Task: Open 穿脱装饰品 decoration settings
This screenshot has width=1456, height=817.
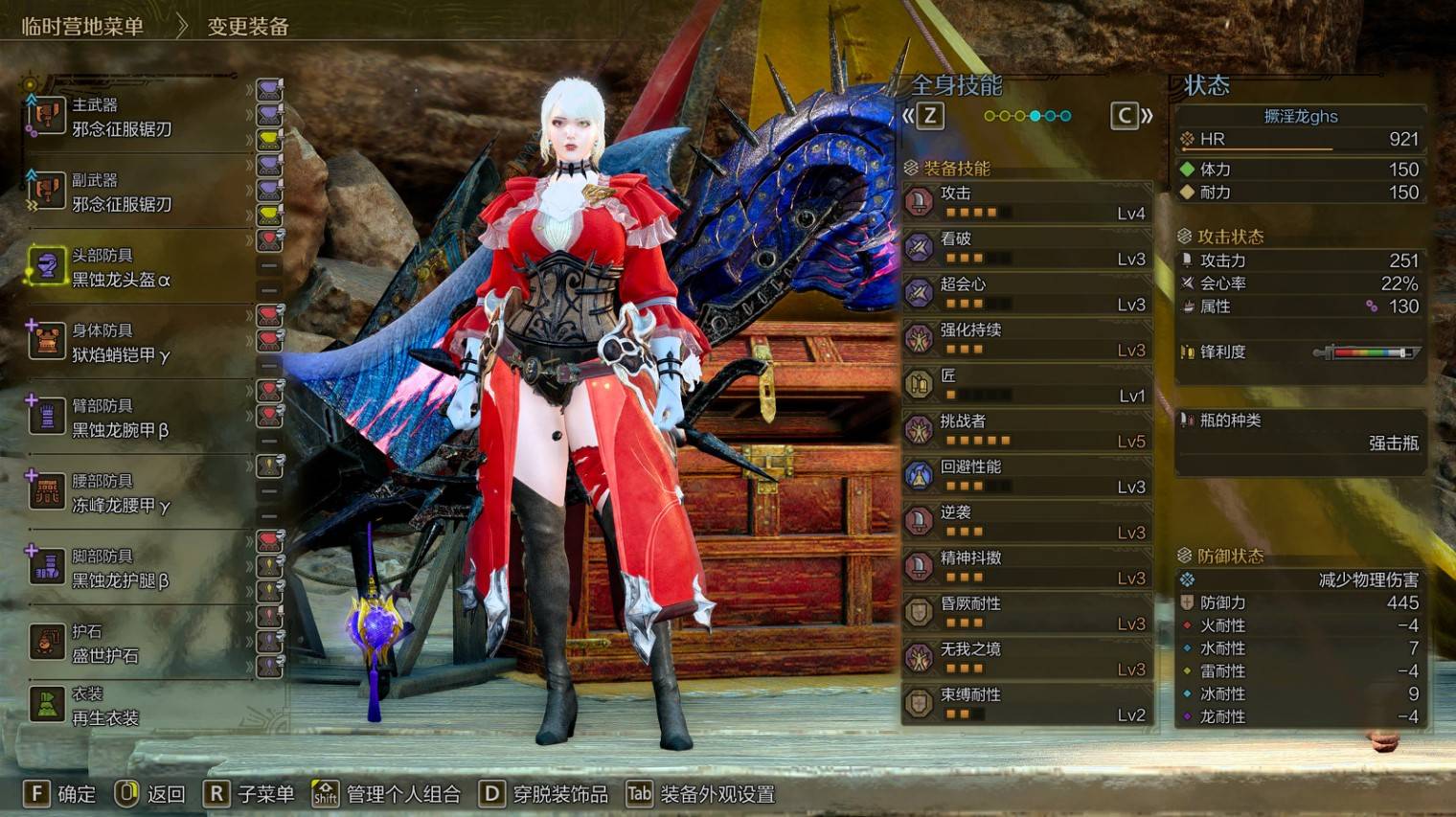Action: coord(544,794)
